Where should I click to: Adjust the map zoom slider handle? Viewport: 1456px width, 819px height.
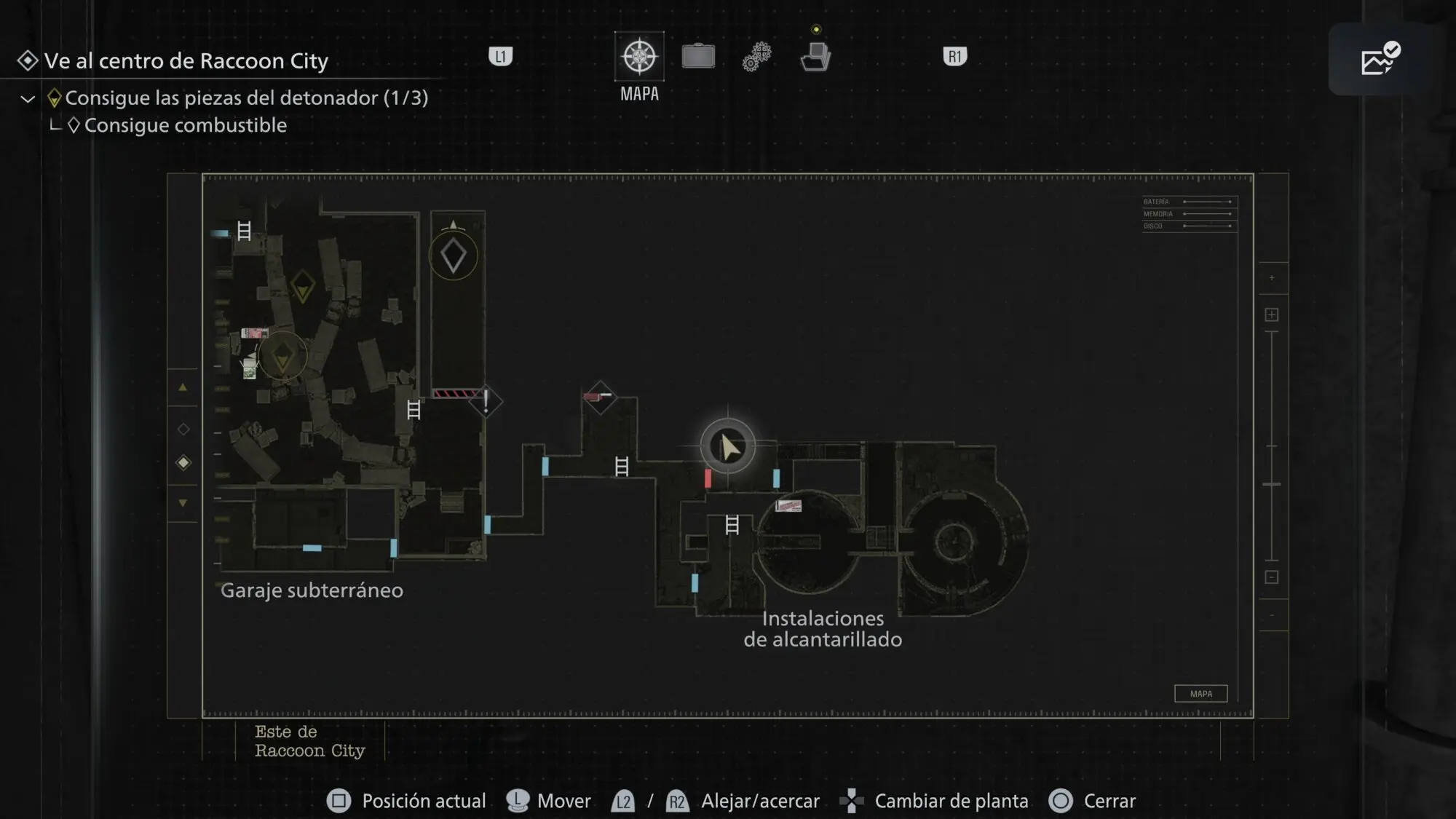pos(1272,484)
